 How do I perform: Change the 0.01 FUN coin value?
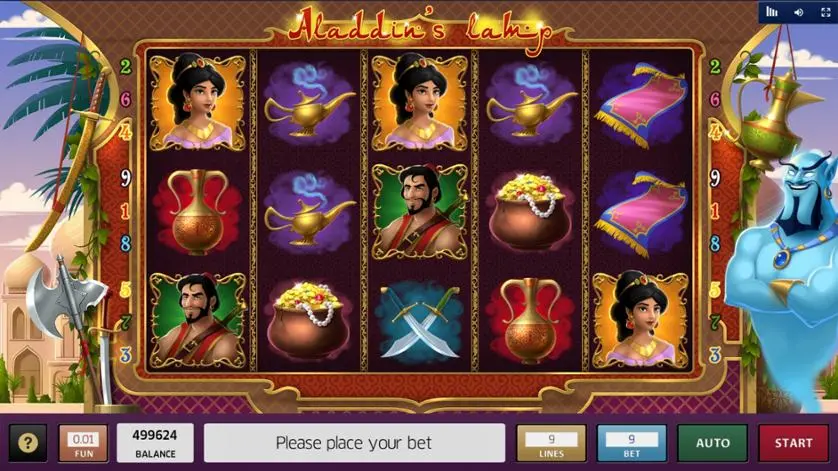[x=83, y=443]
